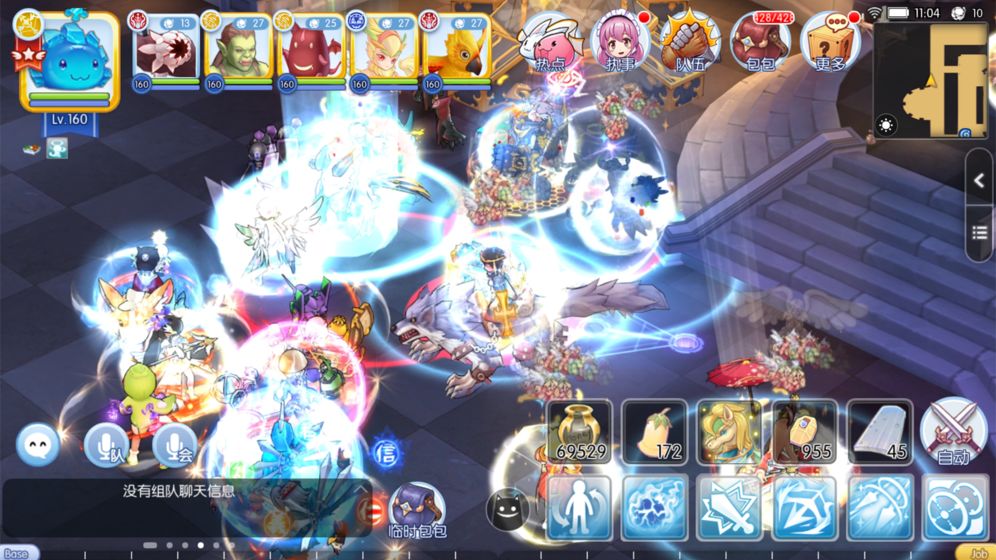This screenshot has height=560, width=996.
Task: Select the blonde horse mount slot
Action: coord(730,432)
